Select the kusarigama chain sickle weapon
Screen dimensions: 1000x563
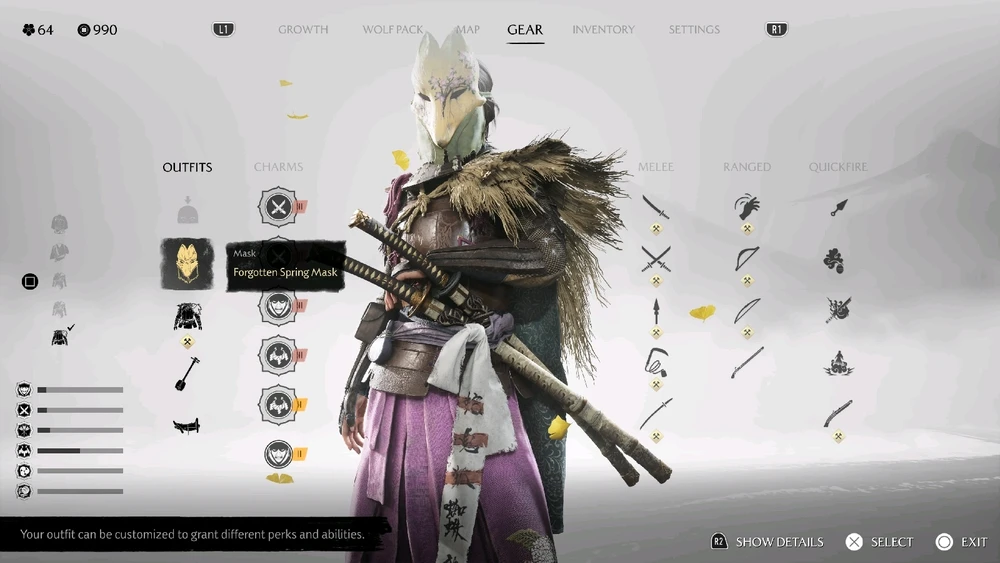coord(656,363)
